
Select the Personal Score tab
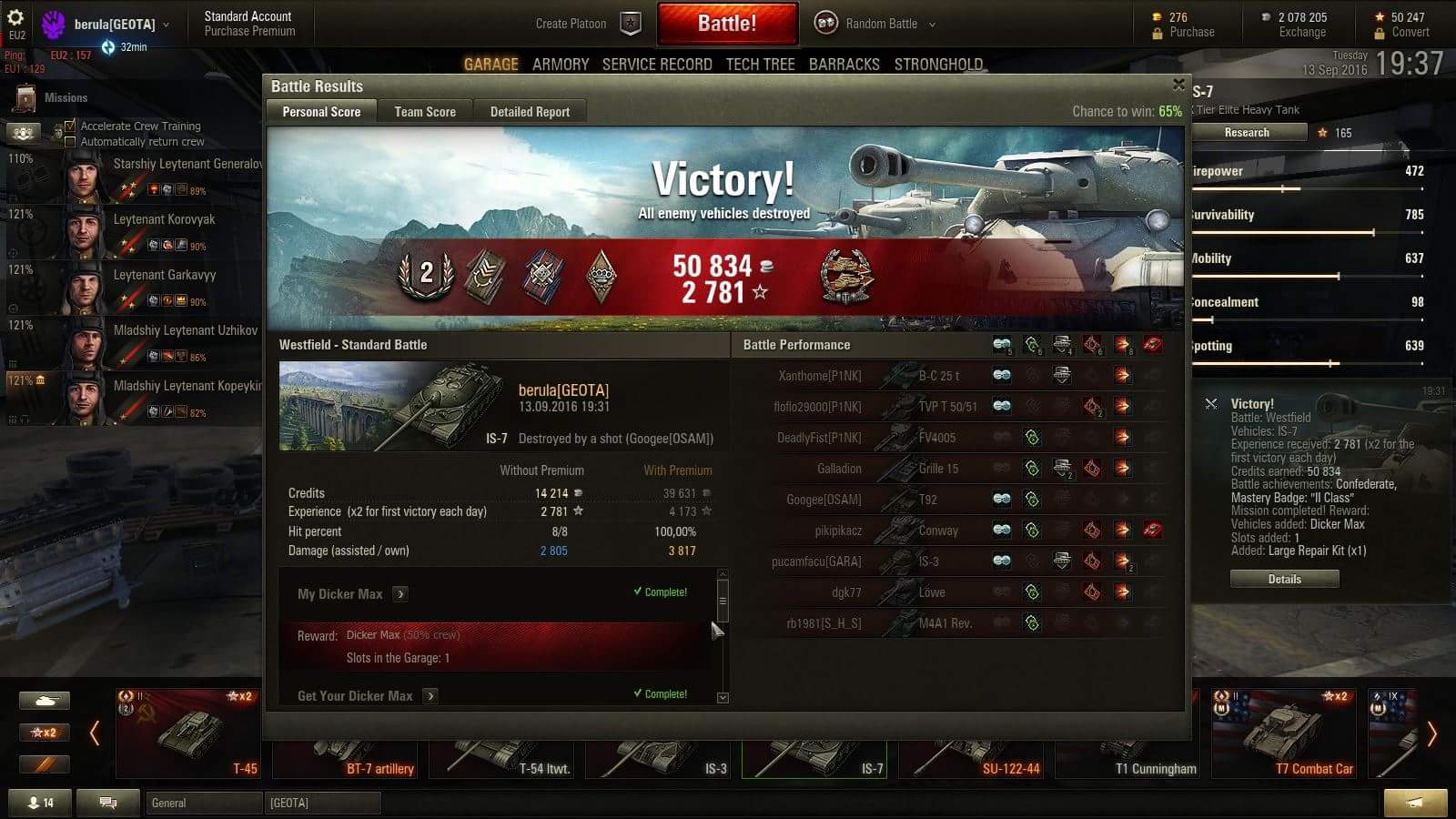[x=321, y=112]
